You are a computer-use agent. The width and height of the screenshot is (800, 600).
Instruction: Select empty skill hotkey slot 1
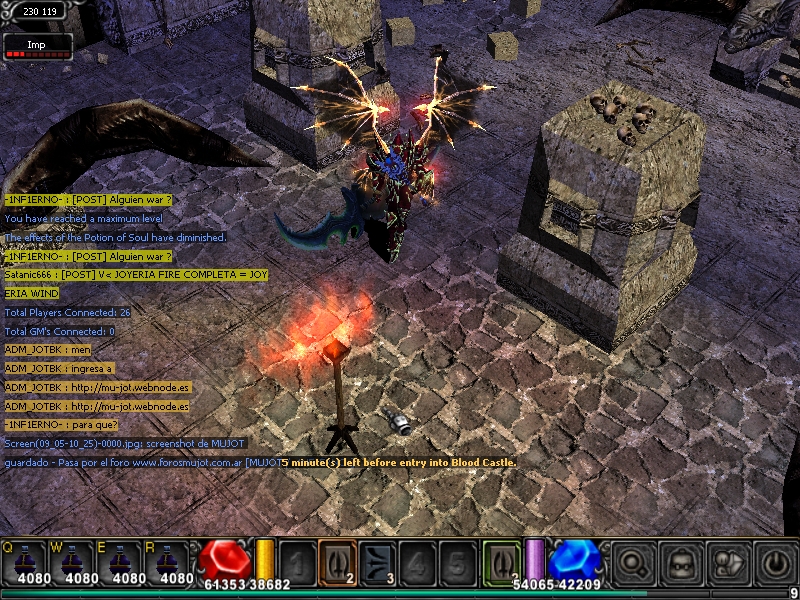click(298, 562)
